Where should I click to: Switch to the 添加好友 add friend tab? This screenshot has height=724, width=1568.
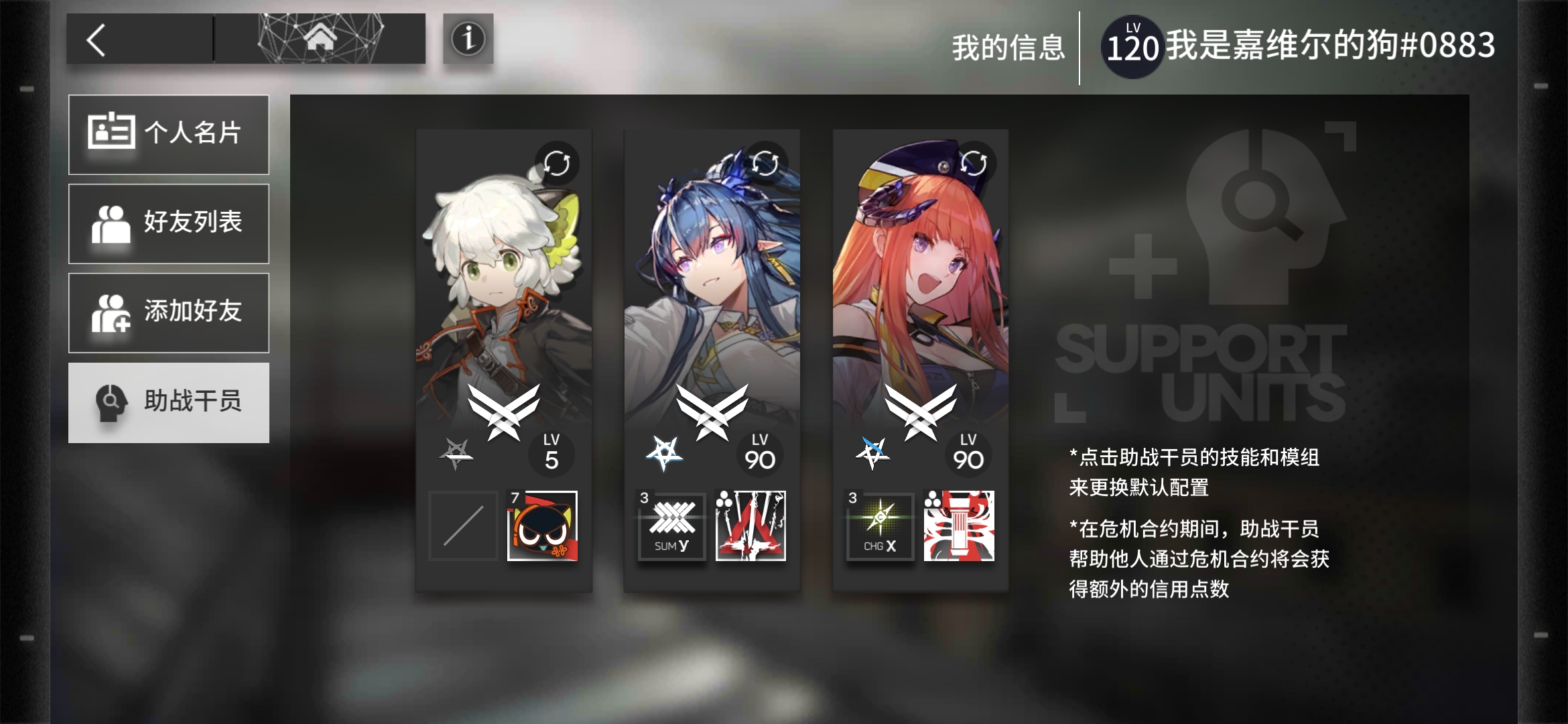click(x=169, y=312)
